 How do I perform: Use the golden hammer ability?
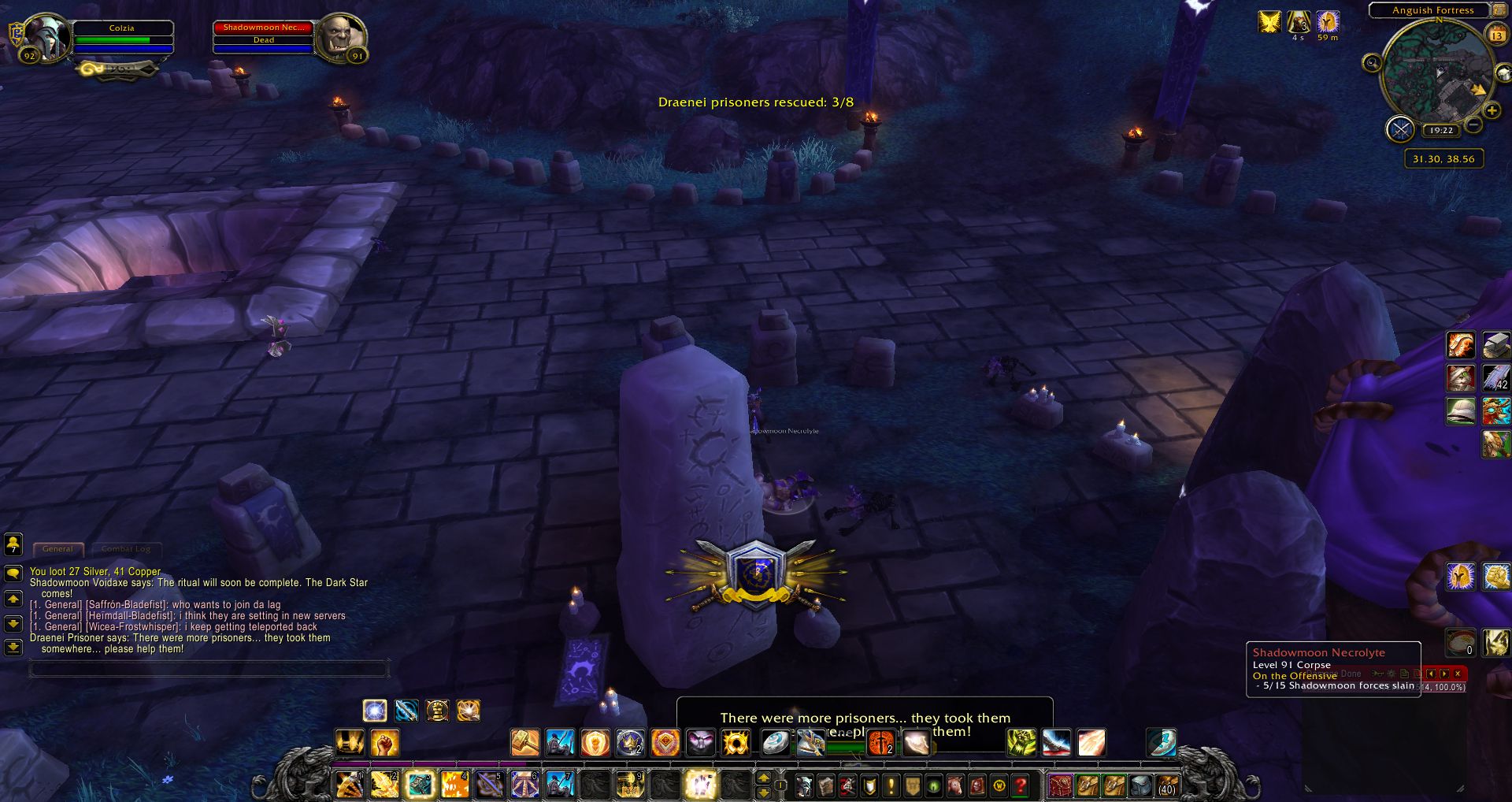tap(524, 742)
